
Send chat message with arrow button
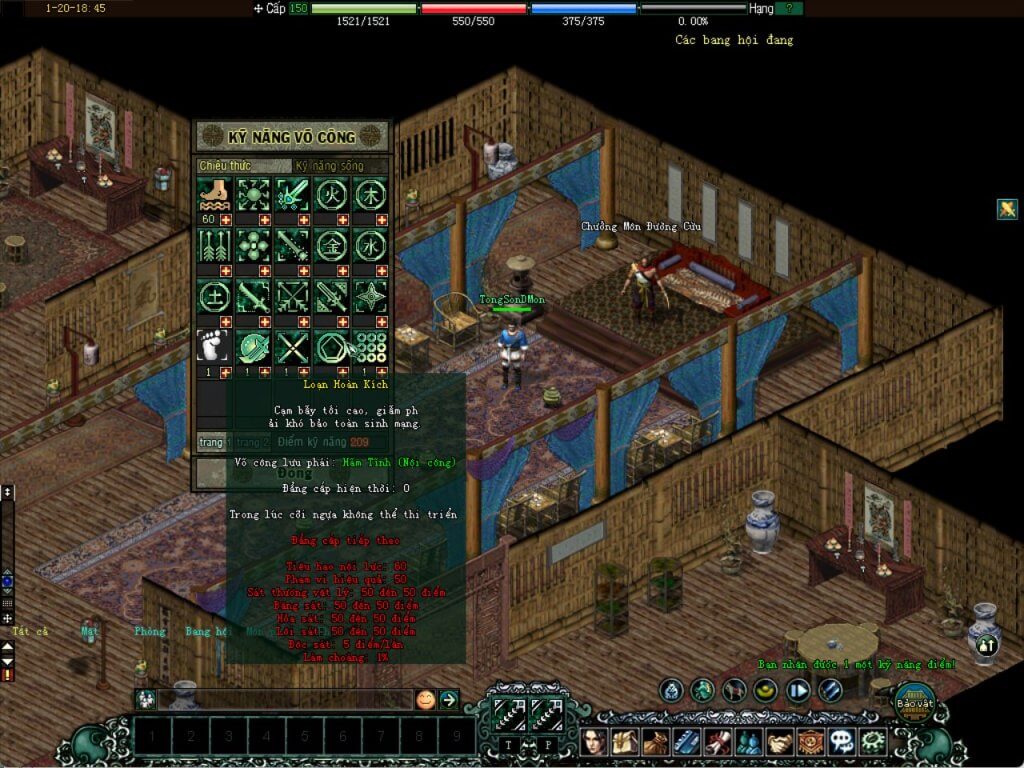(x=449, y=699)
